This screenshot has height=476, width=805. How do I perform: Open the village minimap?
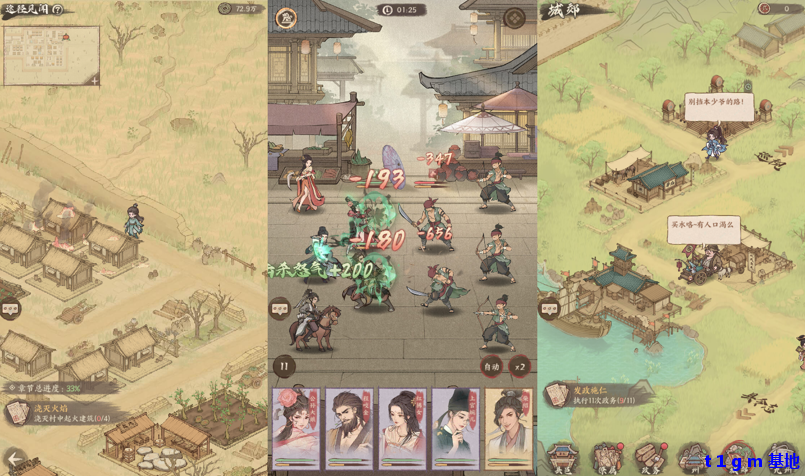tap(51, 55)
